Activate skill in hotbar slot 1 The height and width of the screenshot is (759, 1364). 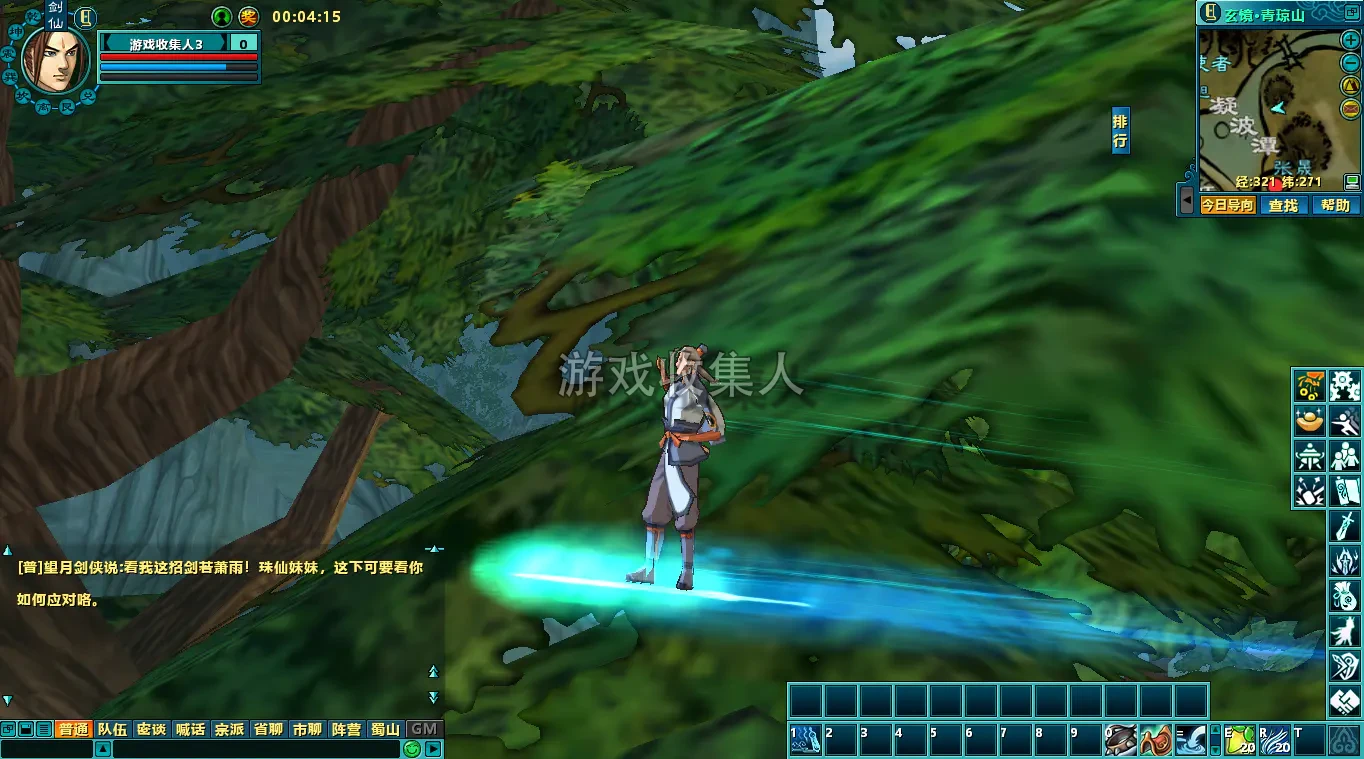coord(805,740)
